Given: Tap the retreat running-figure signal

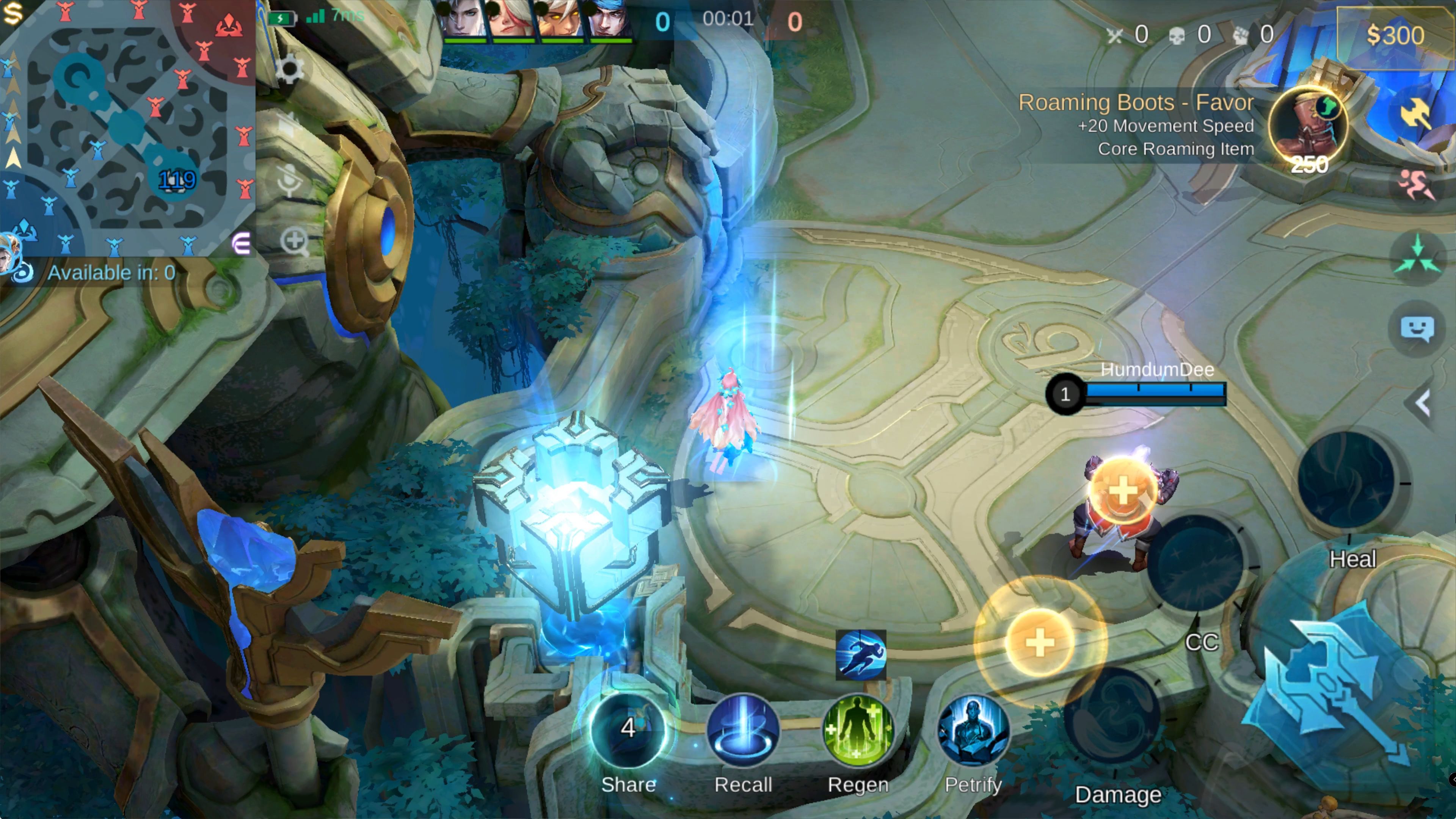Looking at the screenshot, I should tap(1417, 184).
